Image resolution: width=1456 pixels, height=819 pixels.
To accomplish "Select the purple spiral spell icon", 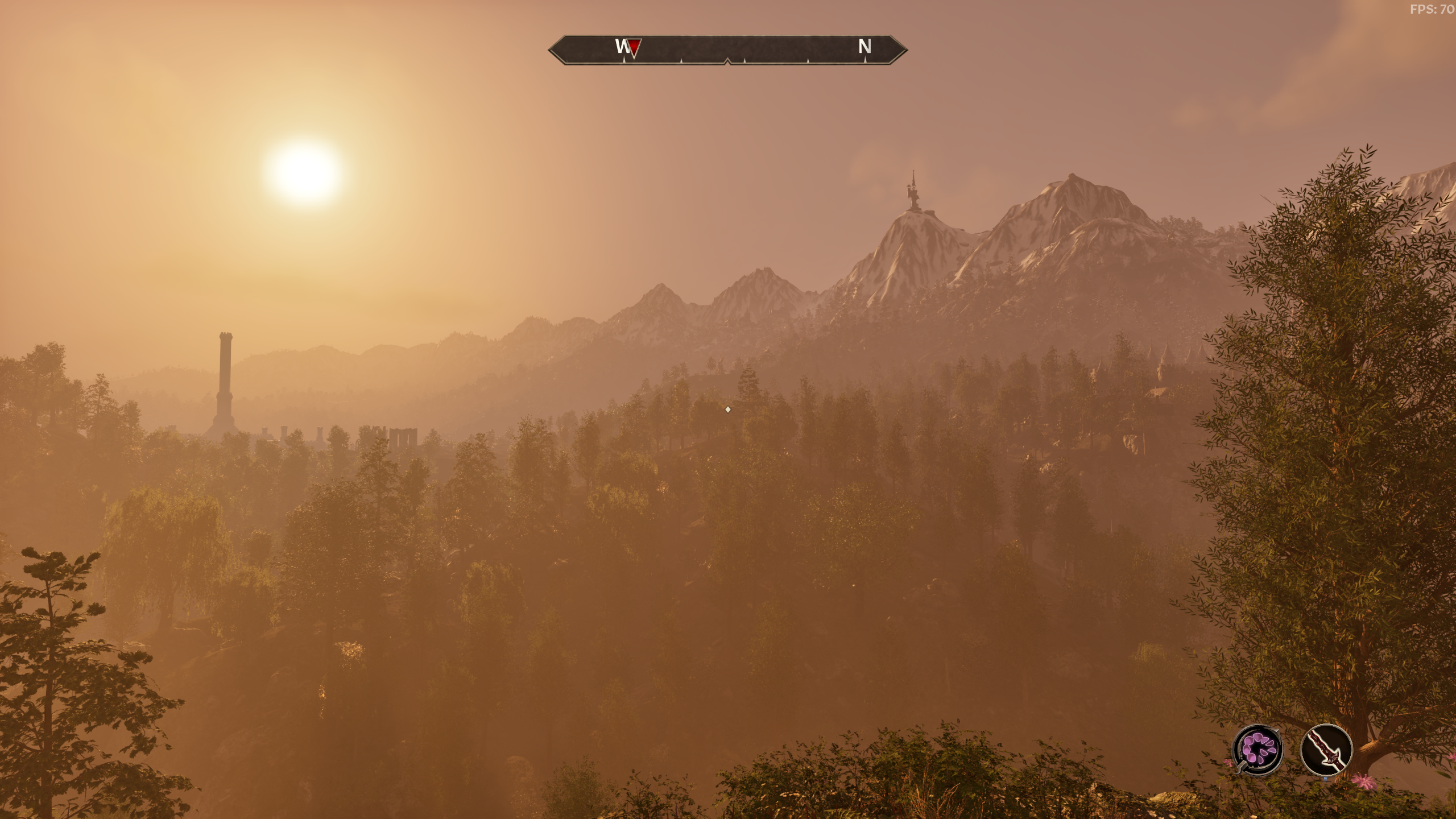I will click(1258, 749).
